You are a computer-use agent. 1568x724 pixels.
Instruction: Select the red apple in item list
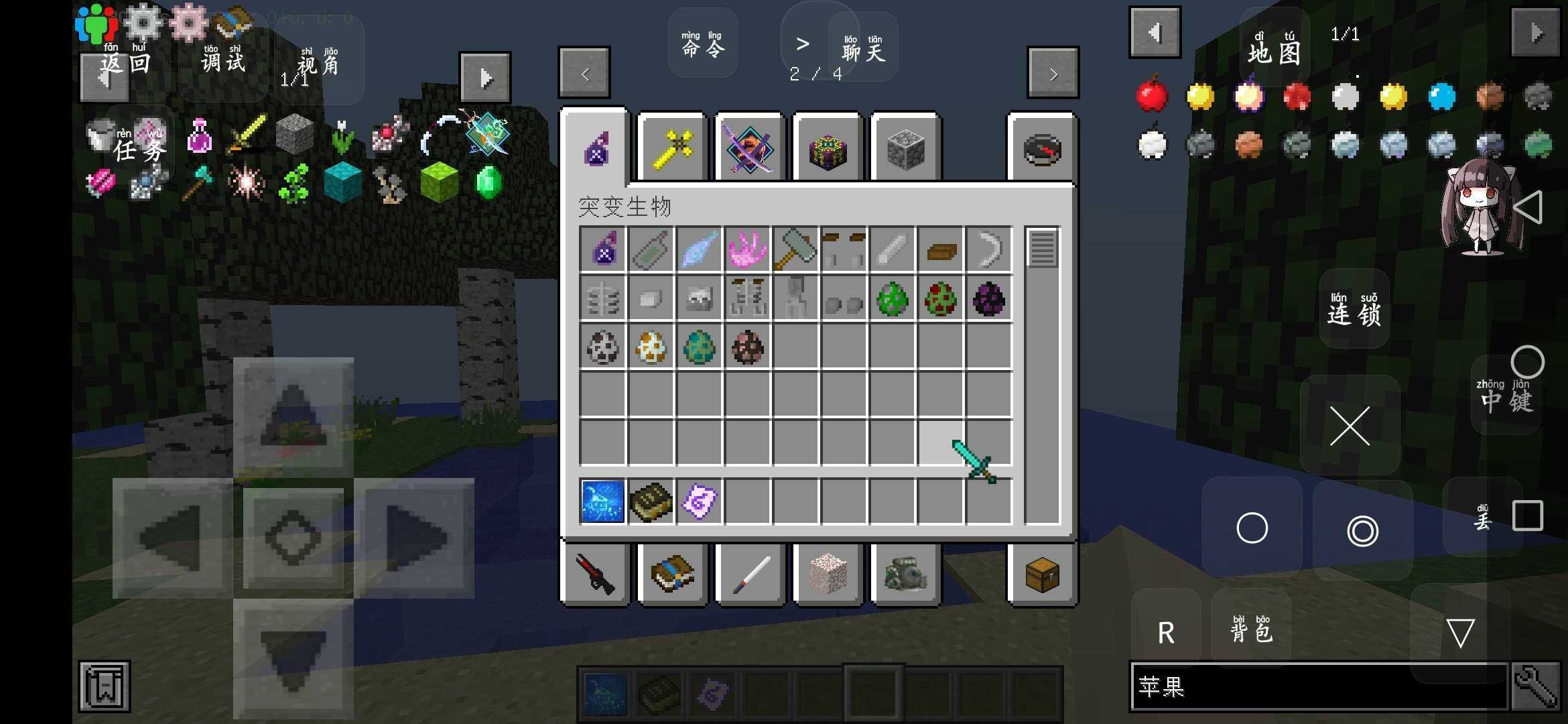point(1152,96)
